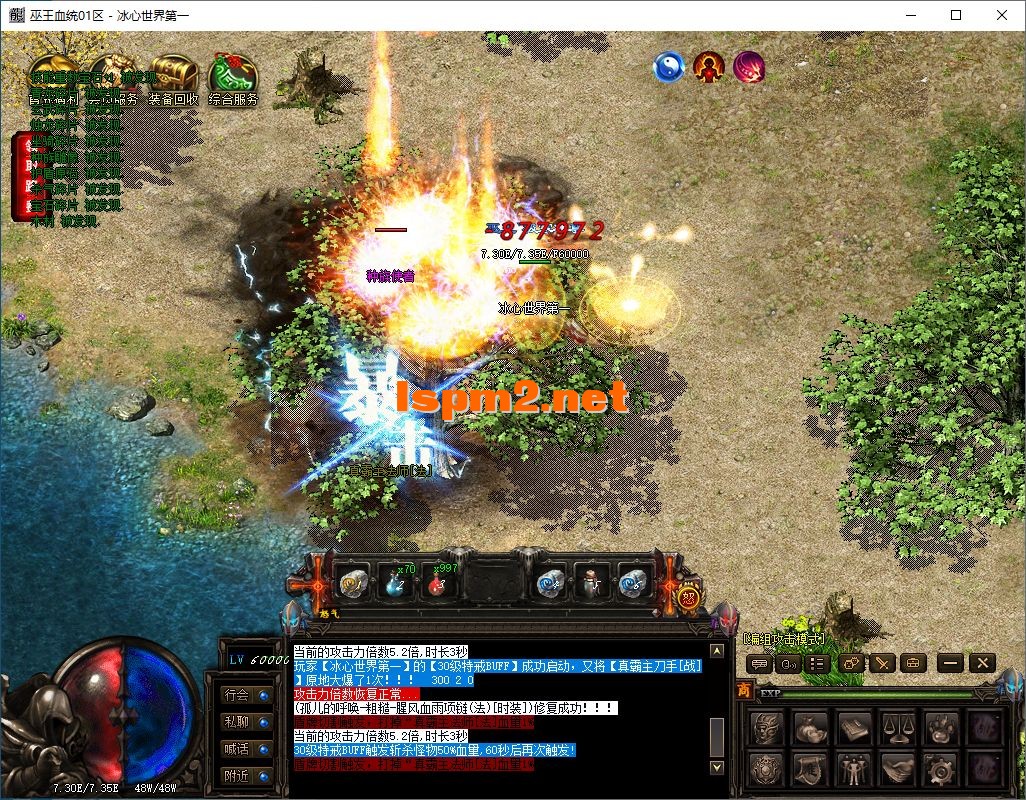Open the book icon in menu grid
Screen dimensions: 1026x800
pos(855,727)
